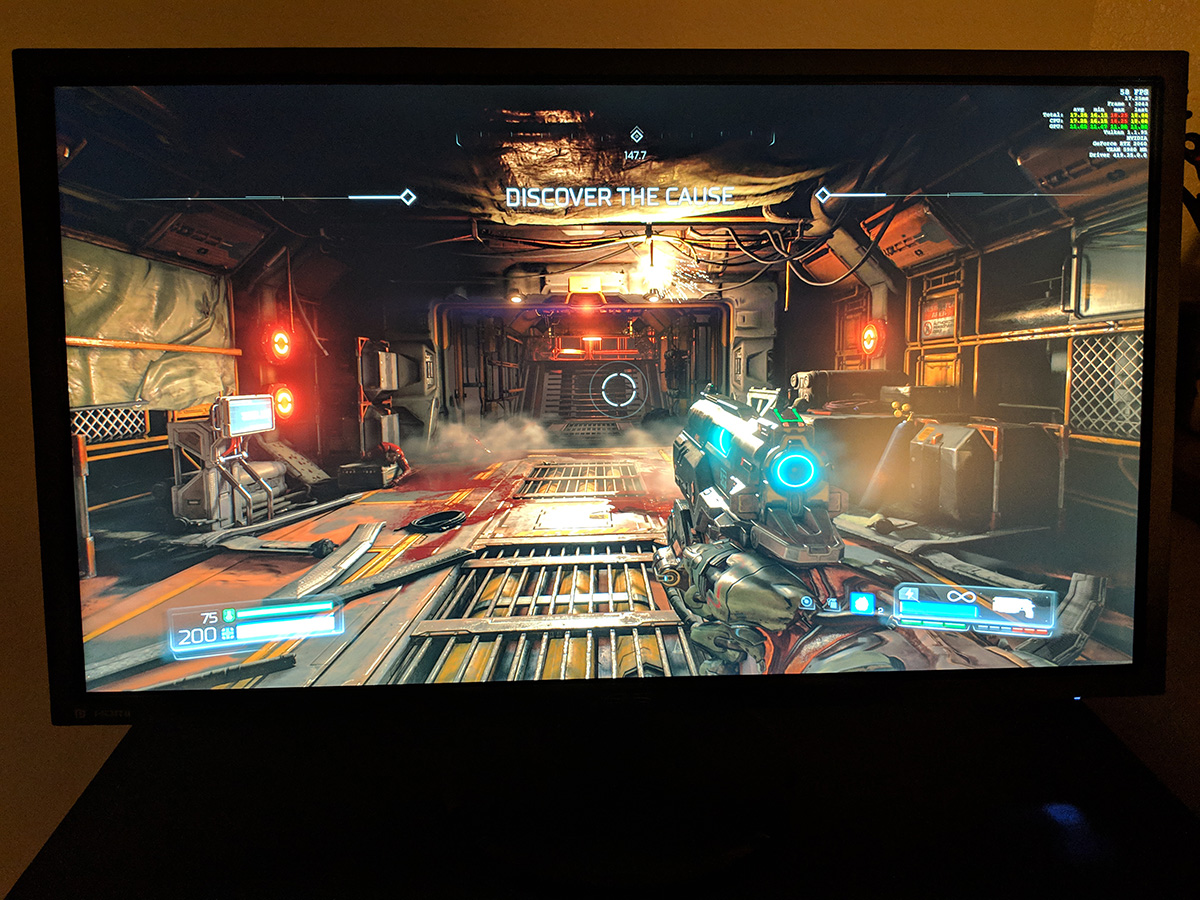Choose the circular ring equipment icon
This screenshot has width=1200, height=900.
coord(807,603)
